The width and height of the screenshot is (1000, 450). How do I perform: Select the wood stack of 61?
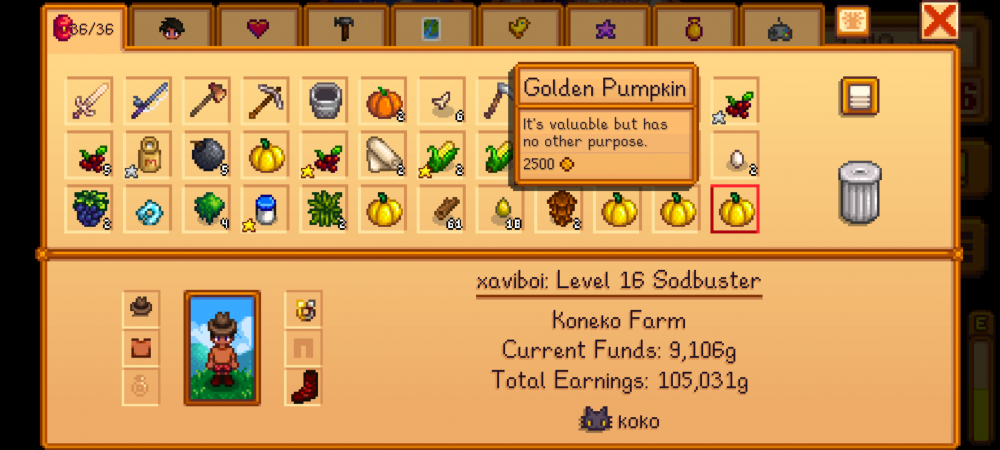pyautogui.click(x=442, y=209)
